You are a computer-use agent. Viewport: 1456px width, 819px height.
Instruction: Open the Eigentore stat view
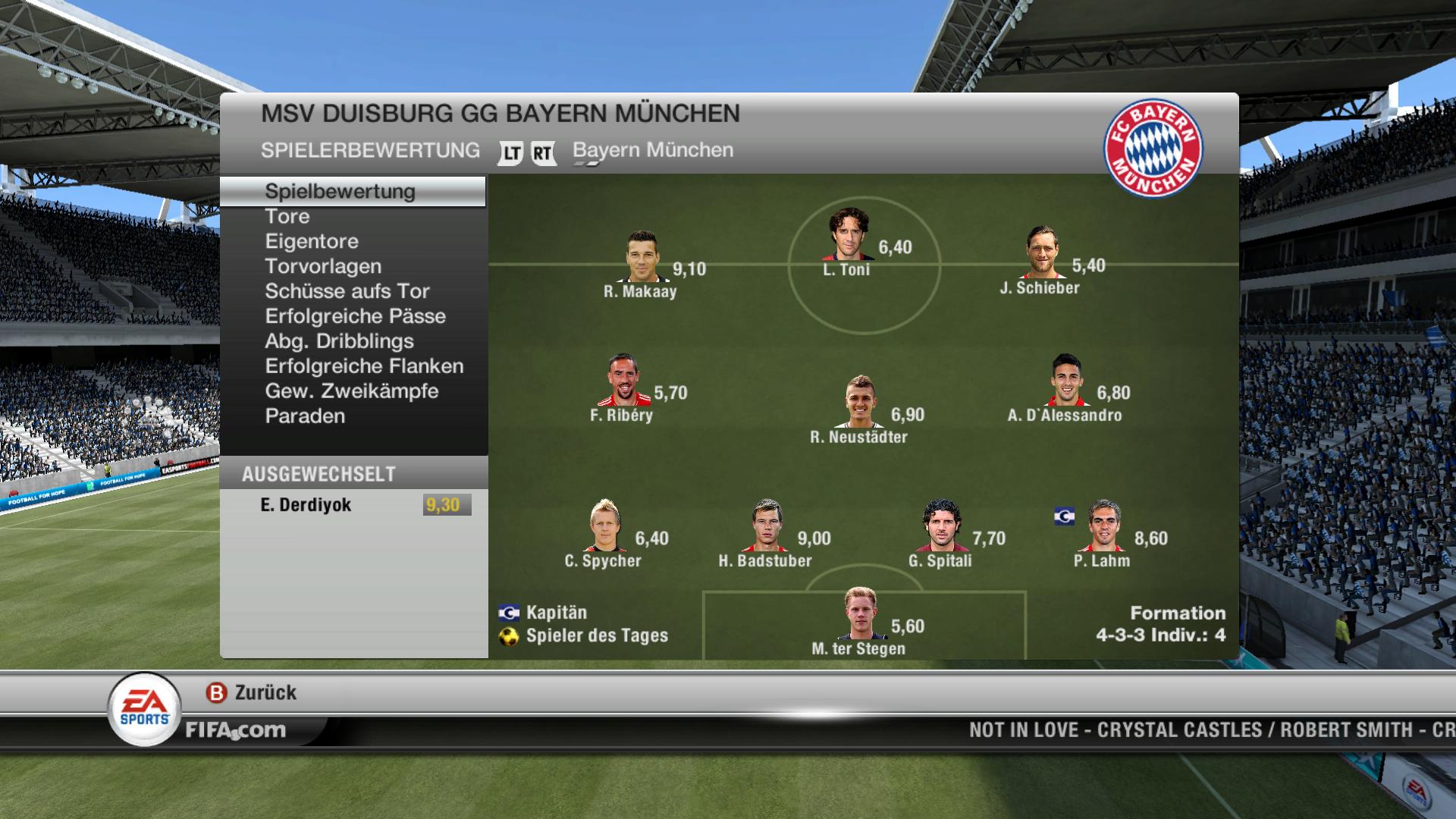312,242
